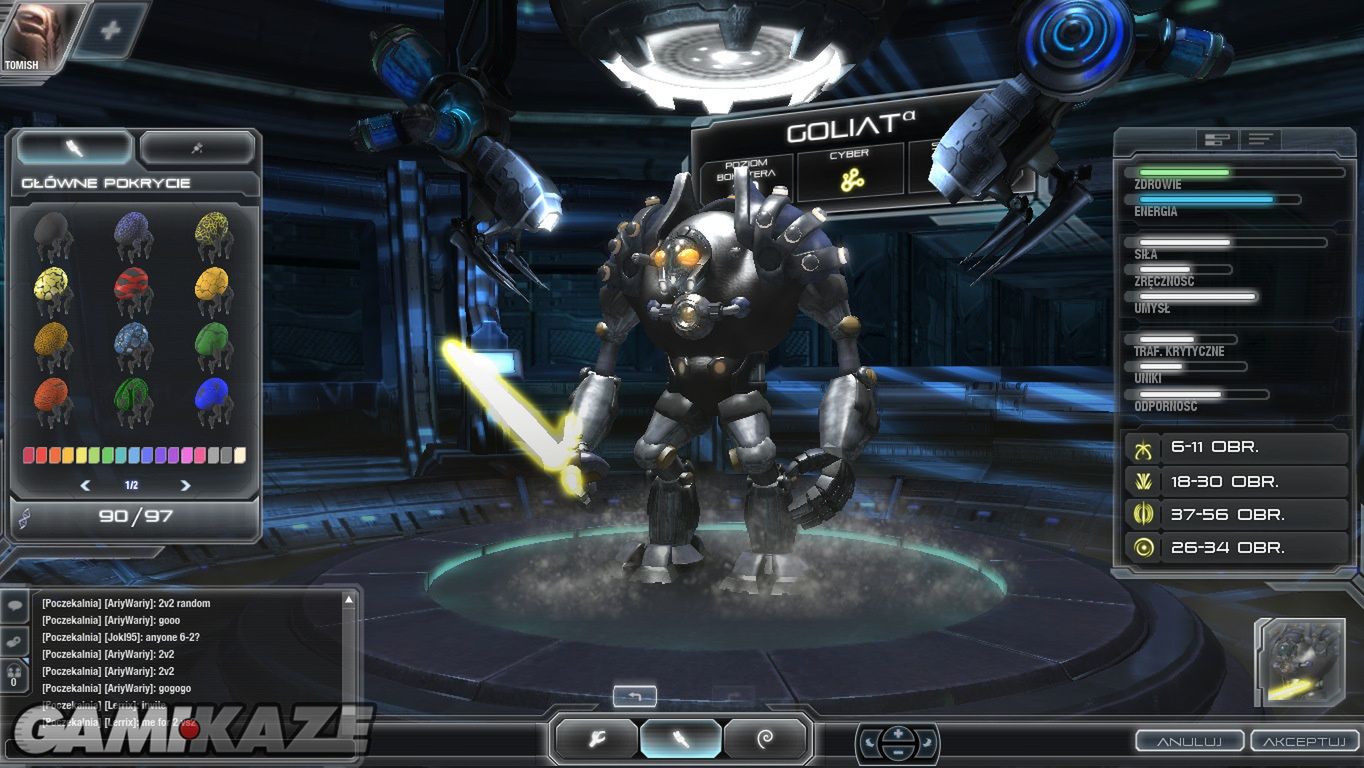Open the hero thumbnail preview
The image size is (1364, 768).
pos(1300,662)
